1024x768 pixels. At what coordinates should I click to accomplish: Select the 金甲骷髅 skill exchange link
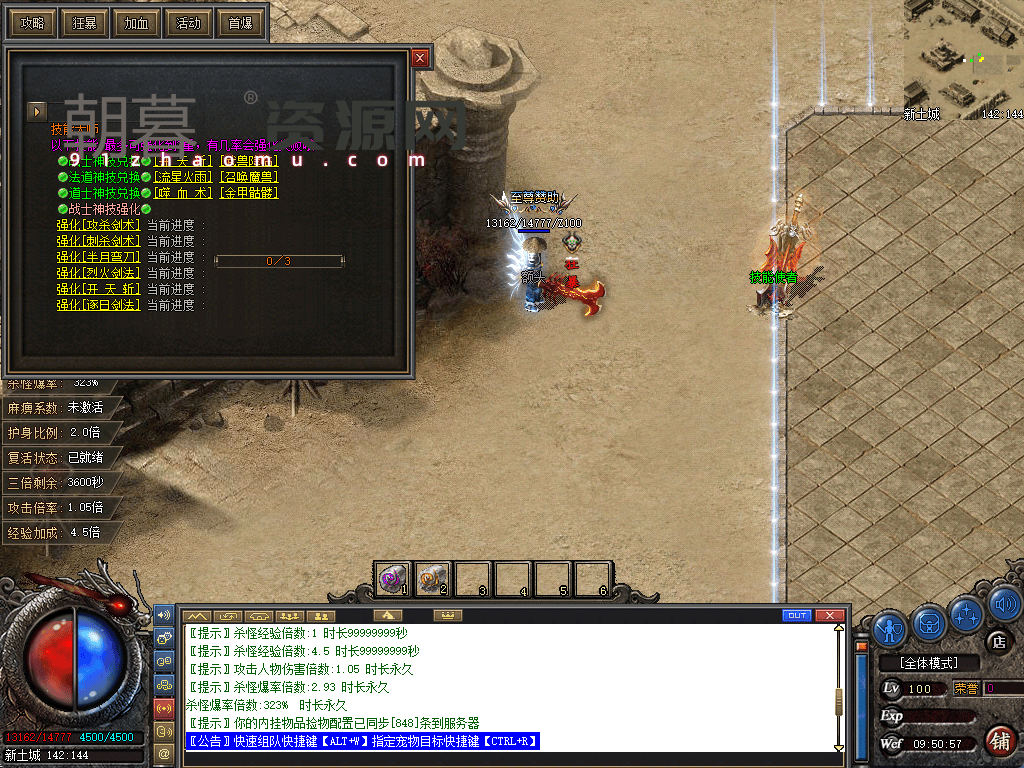click(248, 193)
